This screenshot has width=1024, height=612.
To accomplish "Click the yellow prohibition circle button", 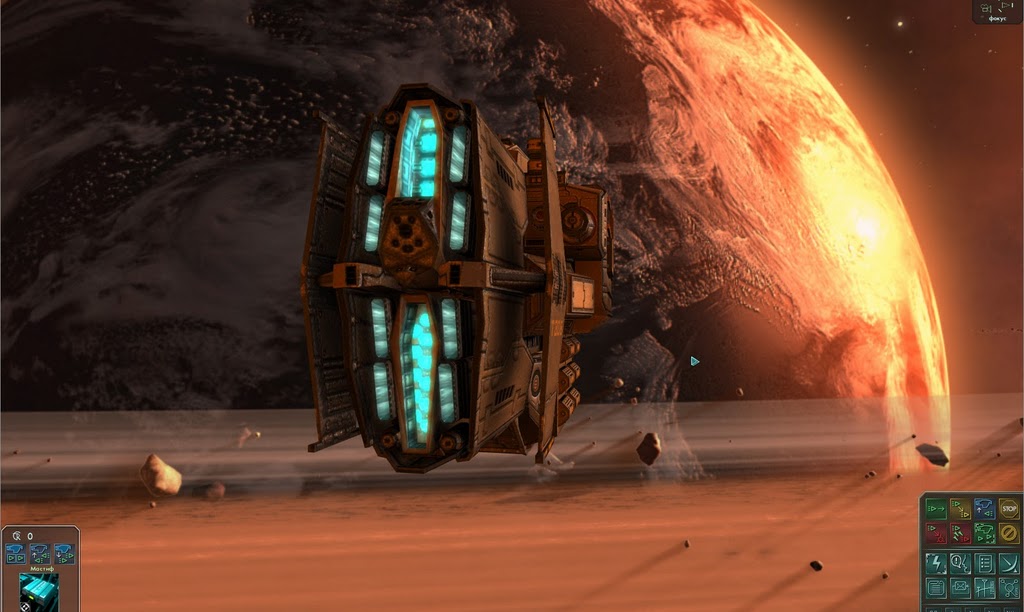I will pyautogui.click(x=1008, y=533).
